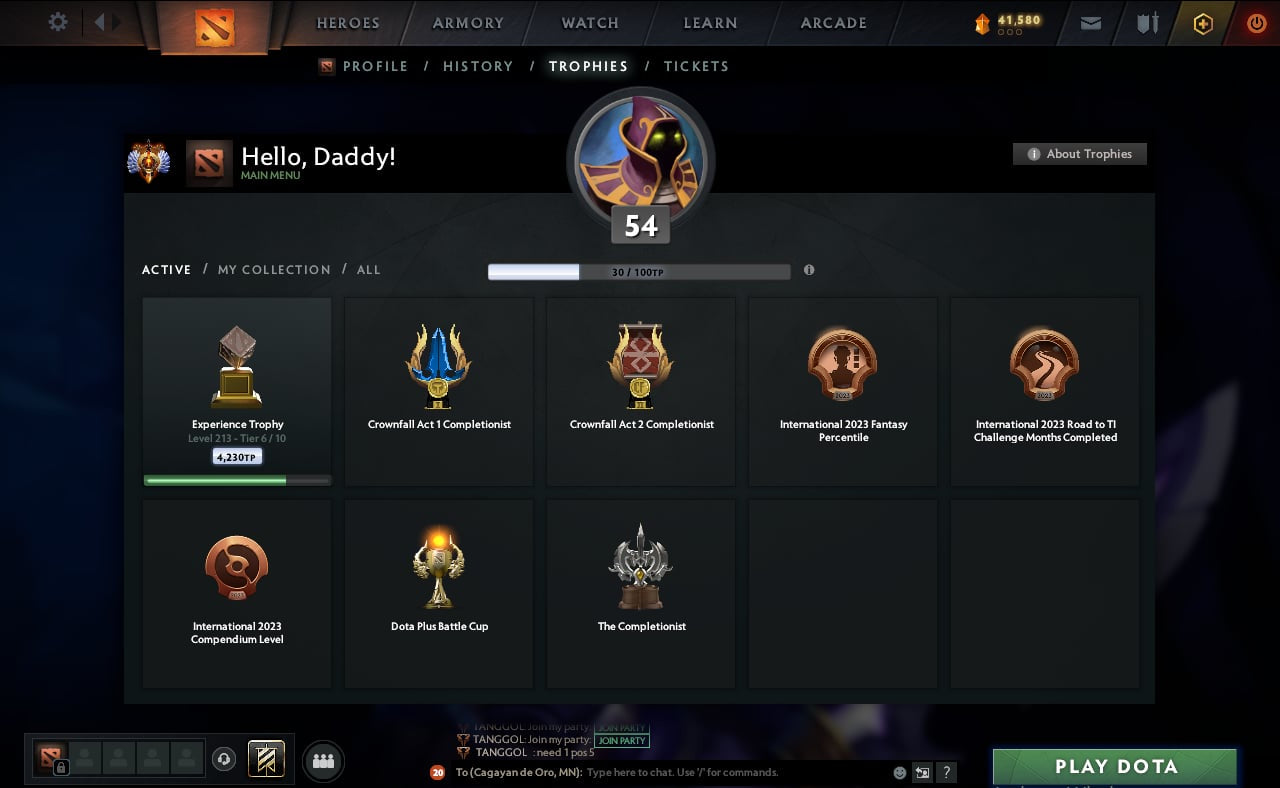Switch to the TICKETS tab
The image size is (1280, 788).
point(696,66)
